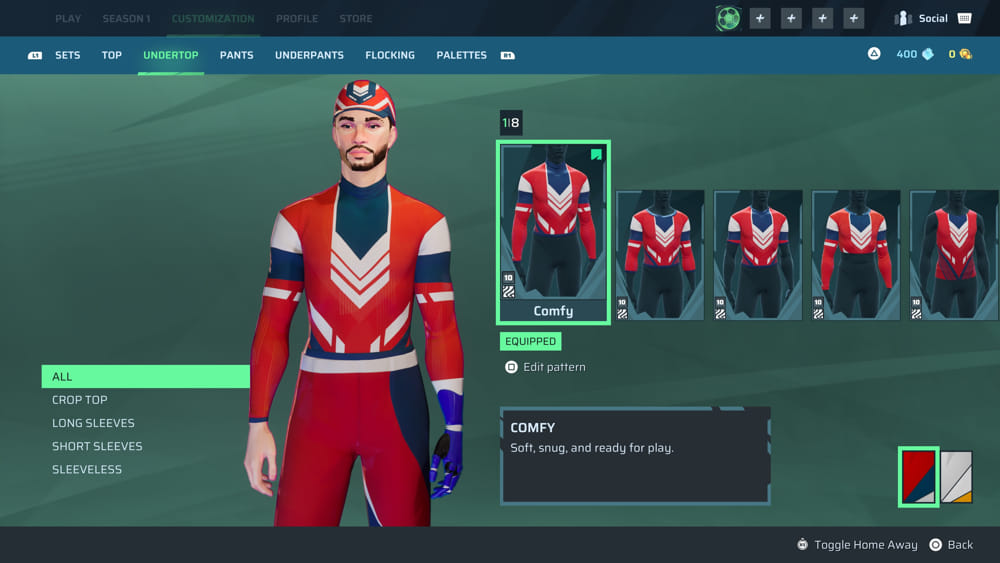The image size is (1000, 563).
Task: Switch to the Top tab
Action: pyautogui.click(x=112, y=55)
